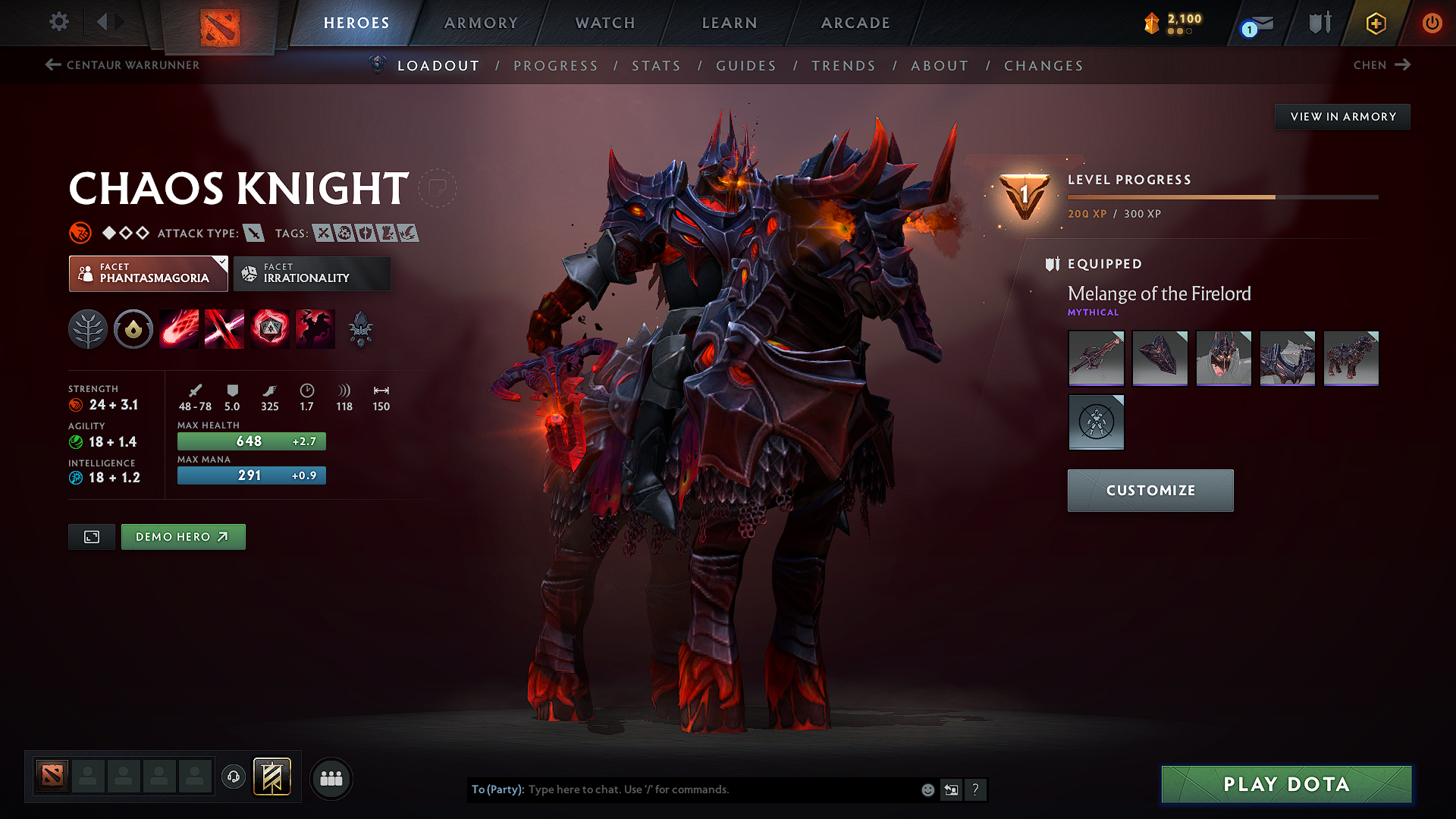Click the full-screen portrait toggle icon

tap(91, 536)
